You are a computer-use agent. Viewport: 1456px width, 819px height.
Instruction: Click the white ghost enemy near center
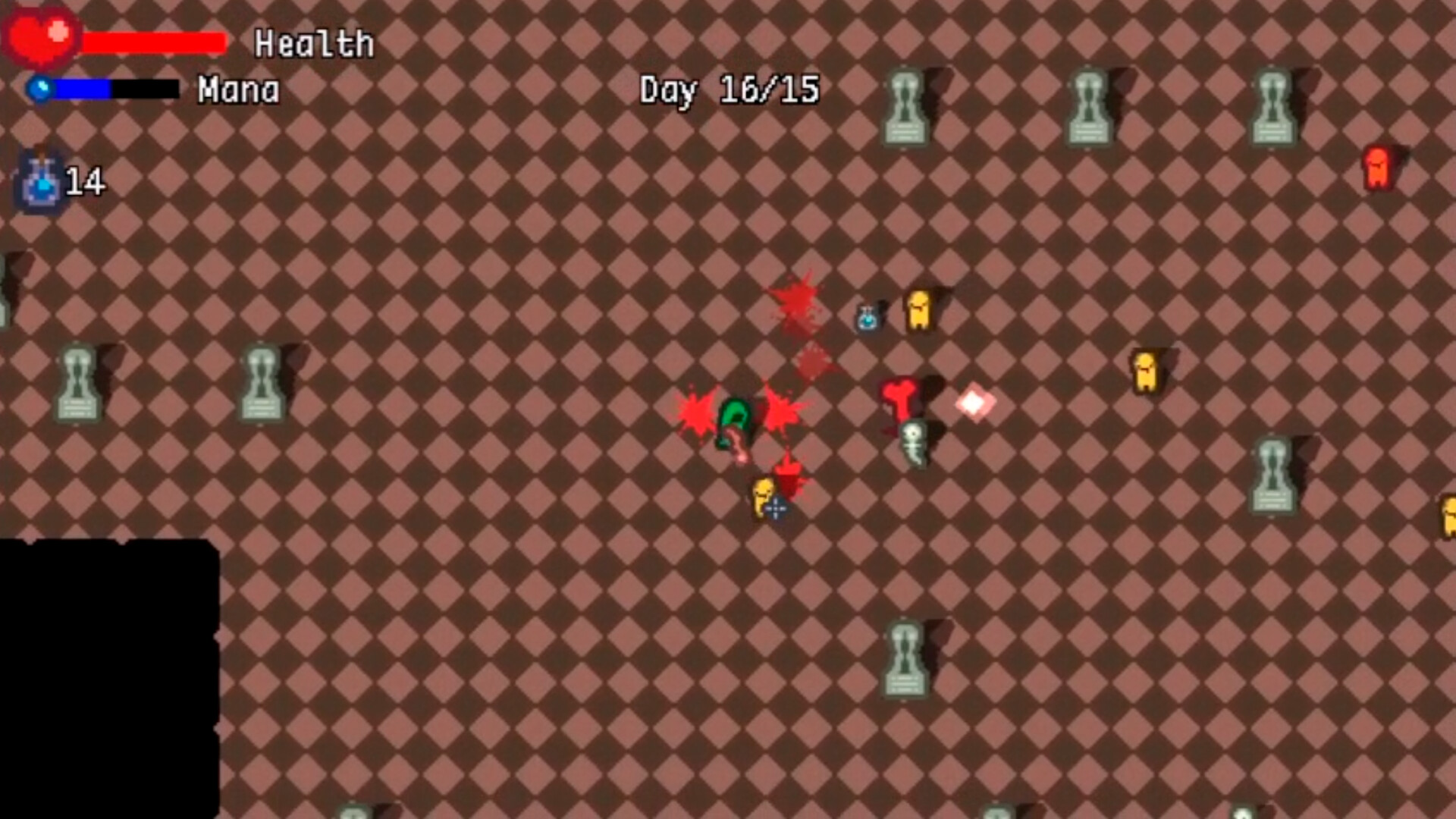[x=914, y=444]
